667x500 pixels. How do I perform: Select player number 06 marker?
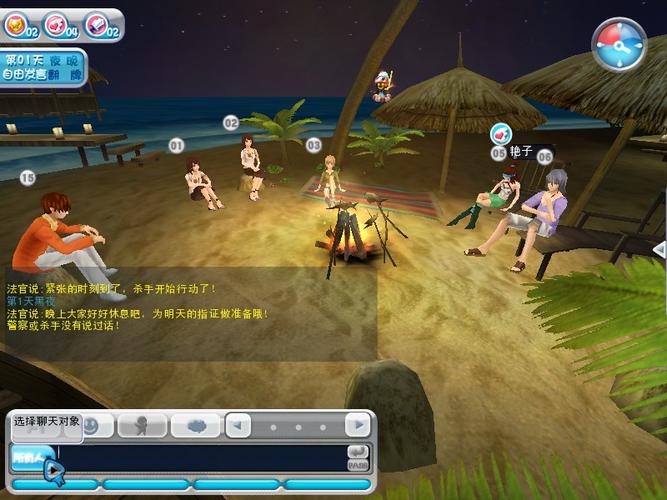pyautogui.click(x=544, y=157)
